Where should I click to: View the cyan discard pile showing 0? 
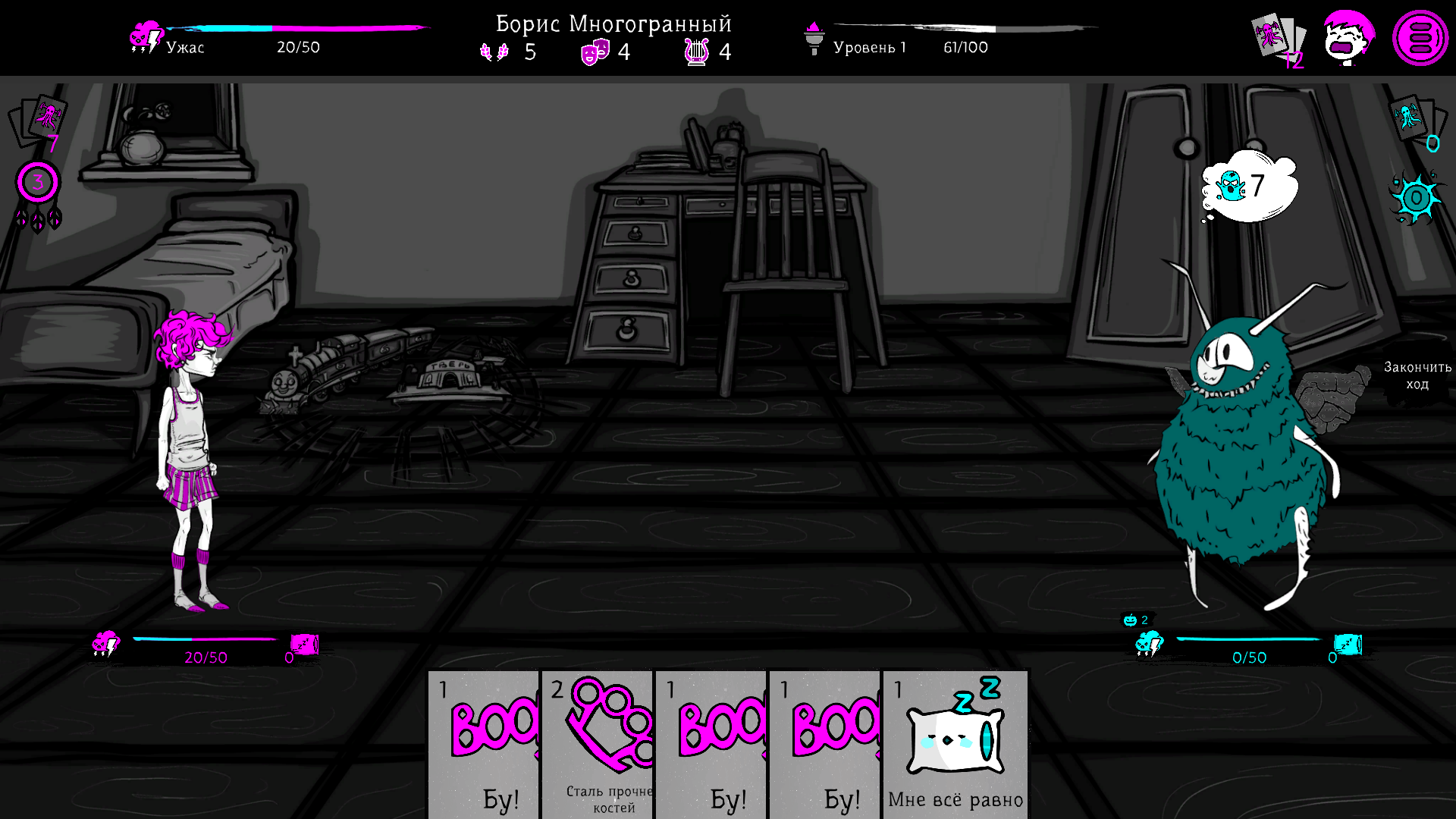point(1415,121)
